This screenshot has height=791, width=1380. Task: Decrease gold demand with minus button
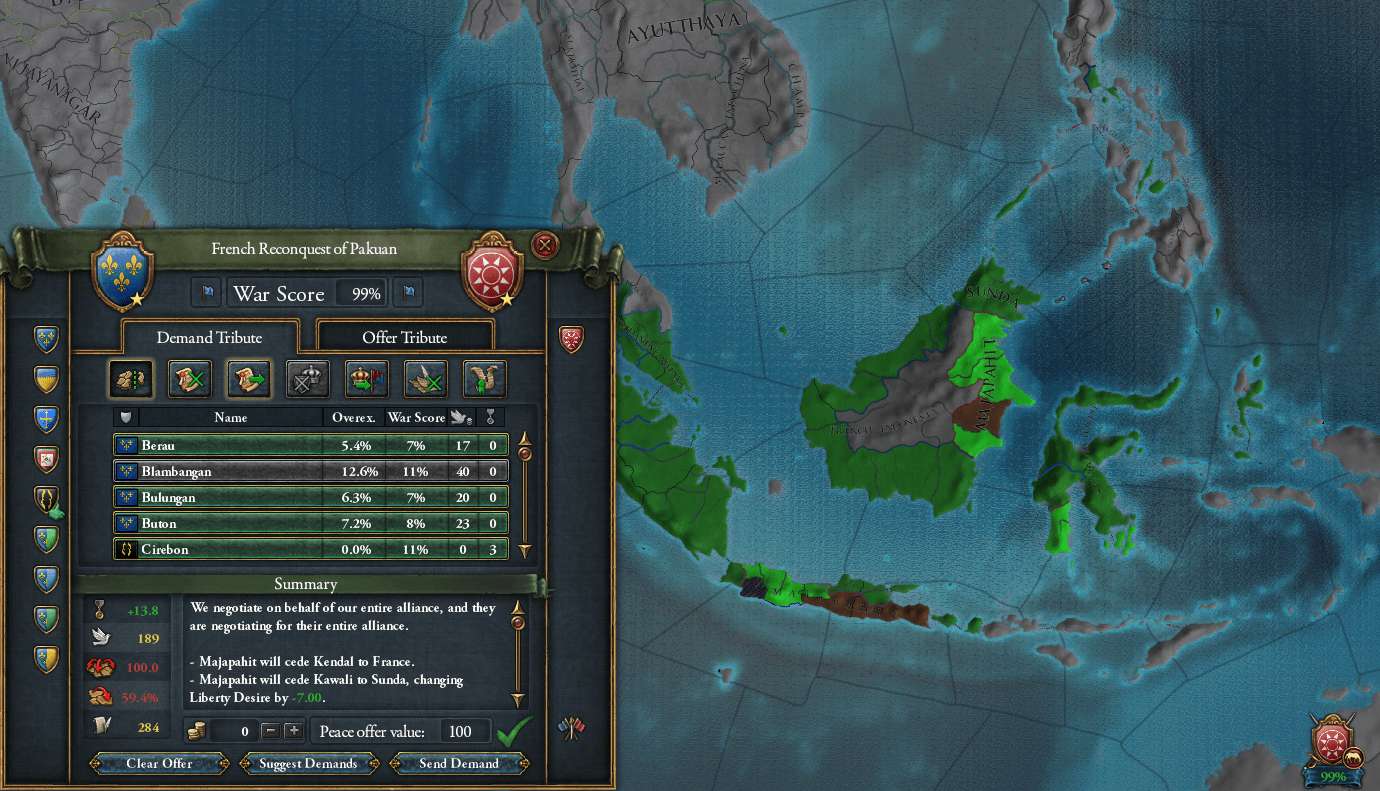point(269,731)
